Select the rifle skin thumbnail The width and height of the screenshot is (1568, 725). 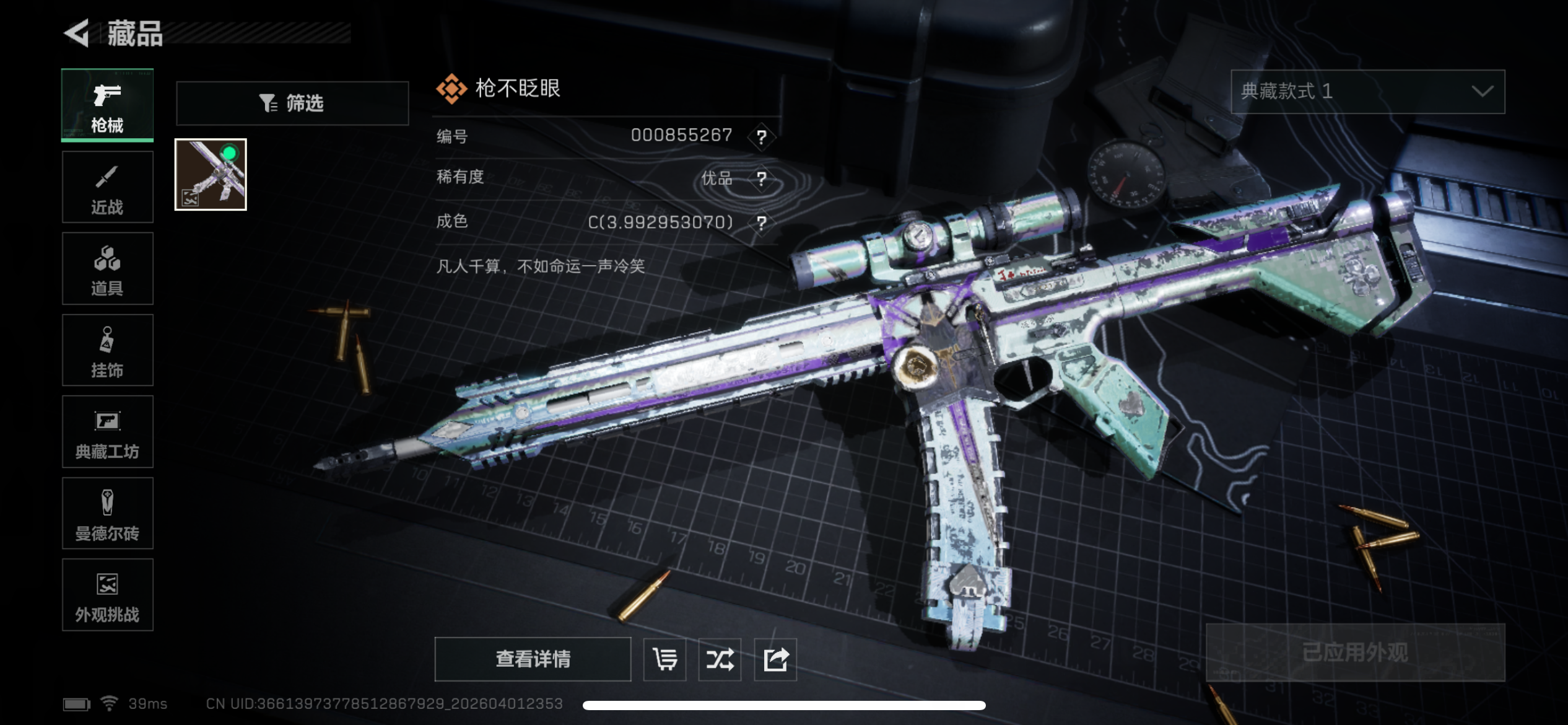point(211,175)
